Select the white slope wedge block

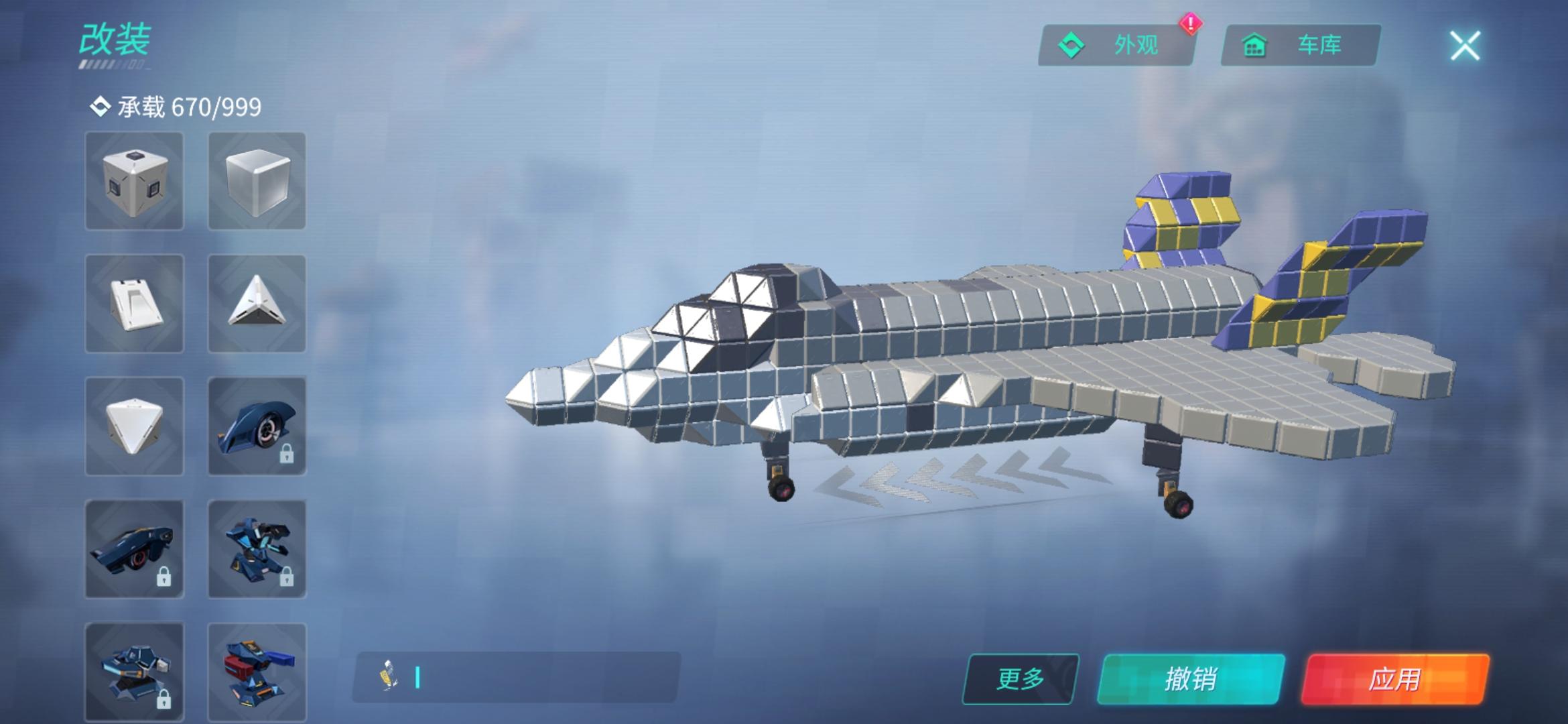134,304
